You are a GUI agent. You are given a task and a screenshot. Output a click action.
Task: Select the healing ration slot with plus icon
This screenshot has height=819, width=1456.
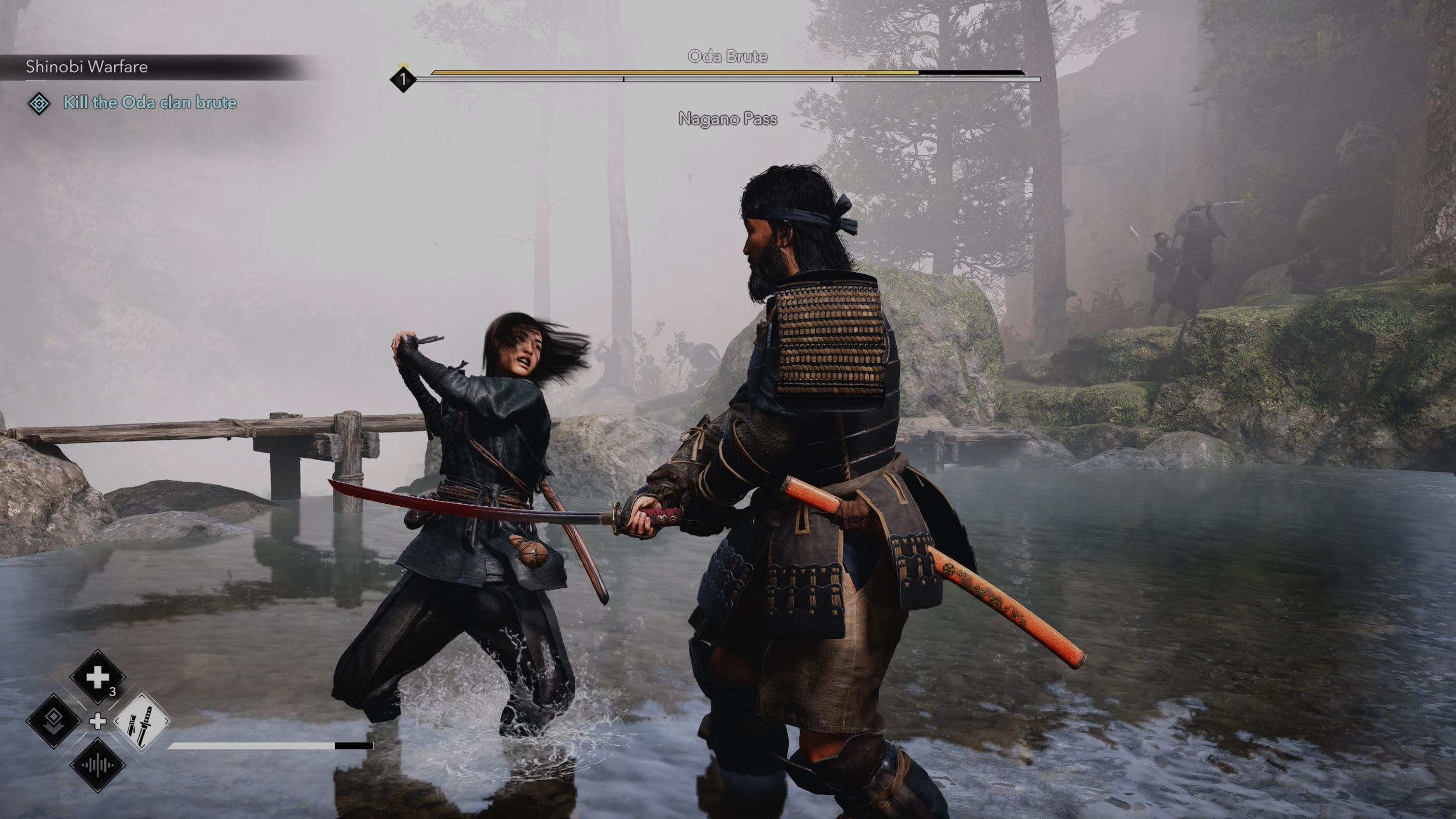pyautogui.click(x=97, y=677)
